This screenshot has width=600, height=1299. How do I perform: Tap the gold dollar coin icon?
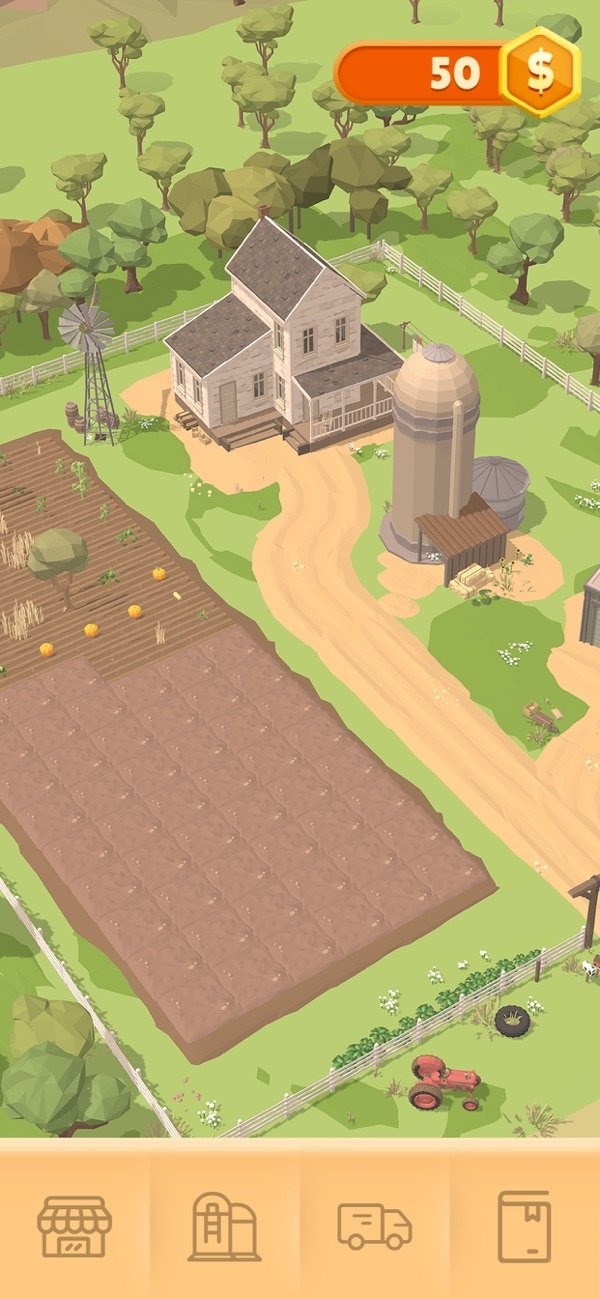click(540, 72)
